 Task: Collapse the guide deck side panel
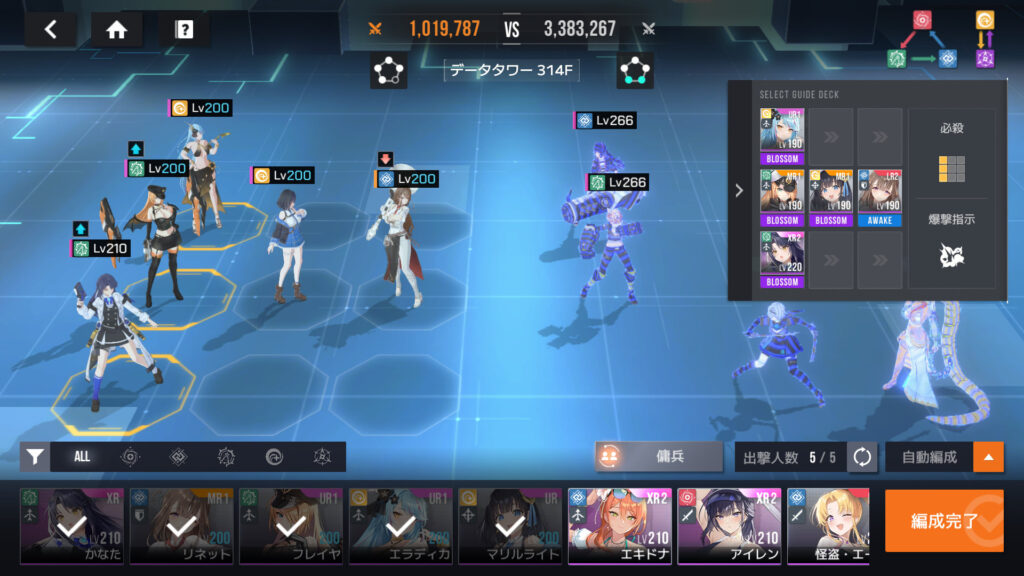pos(740,190)
